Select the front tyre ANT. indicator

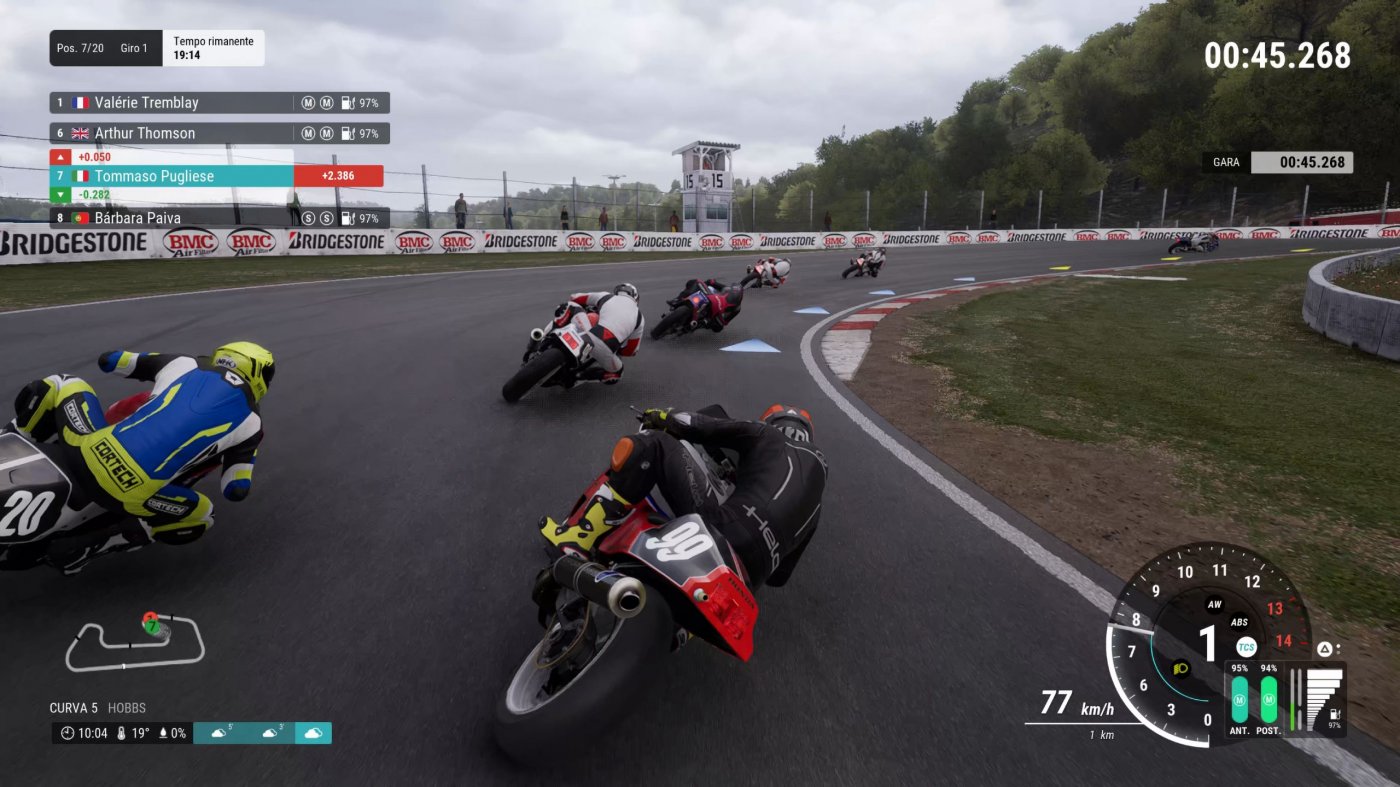pyautogui.click(x=1240, y=699)
